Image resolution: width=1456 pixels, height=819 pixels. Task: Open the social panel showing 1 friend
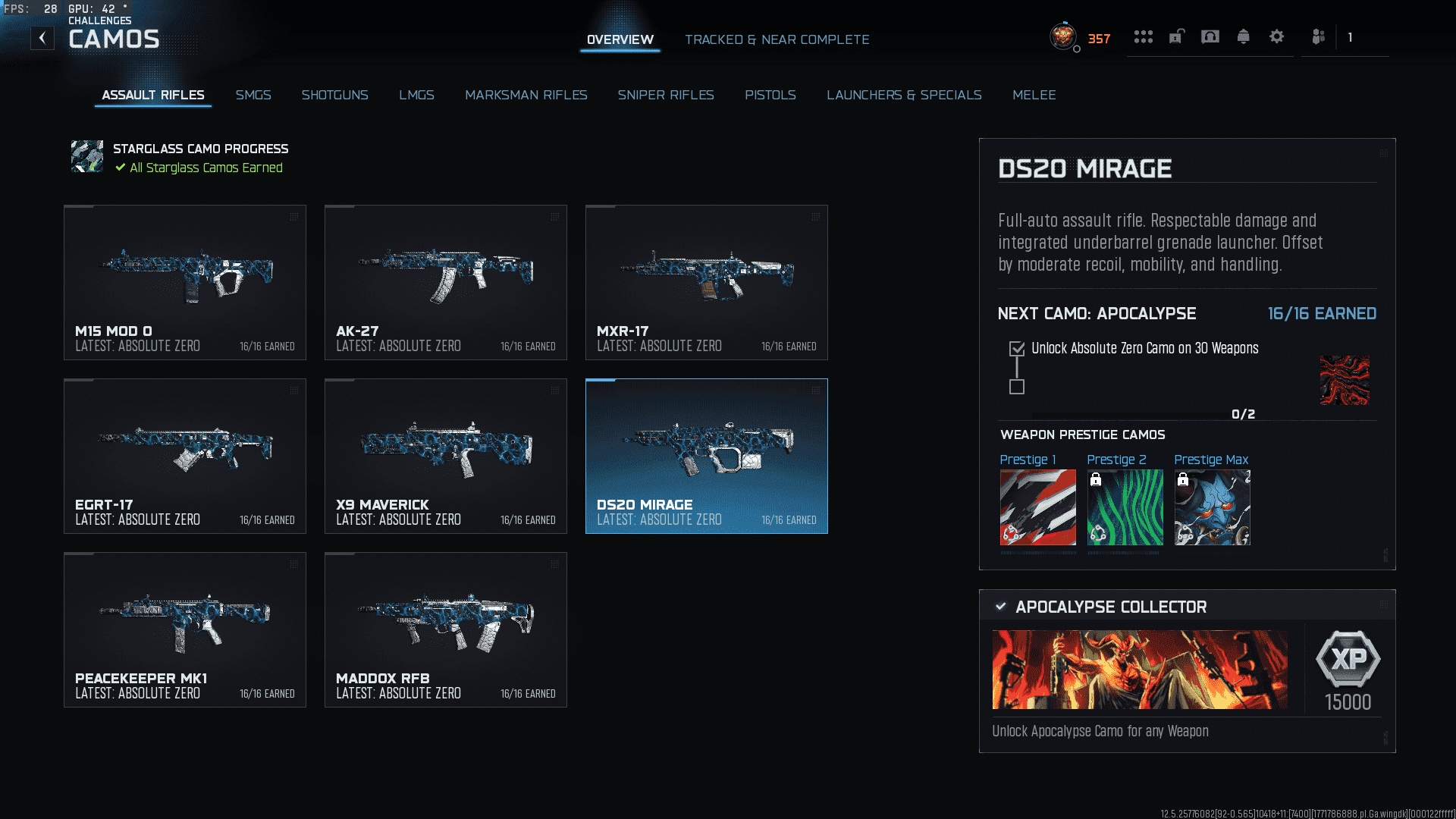[1317, 36]
